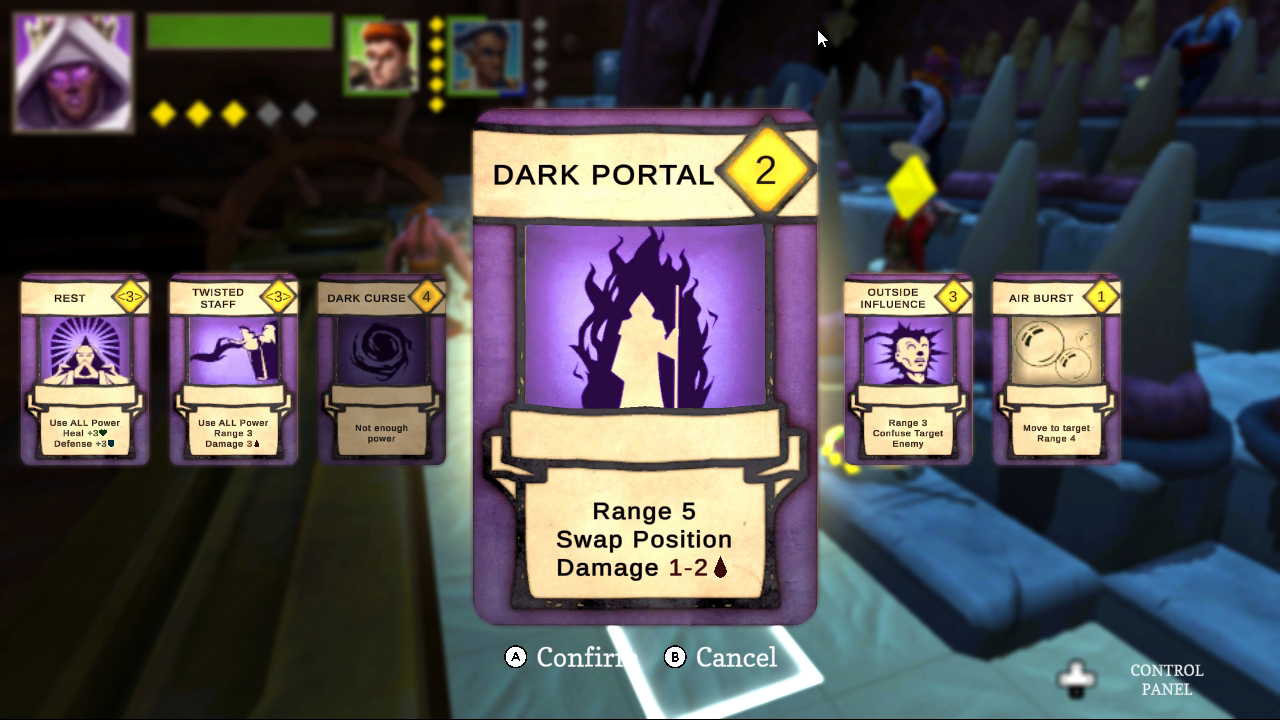Click a yellow power diamond under the wizard

(x=162, y=113)
